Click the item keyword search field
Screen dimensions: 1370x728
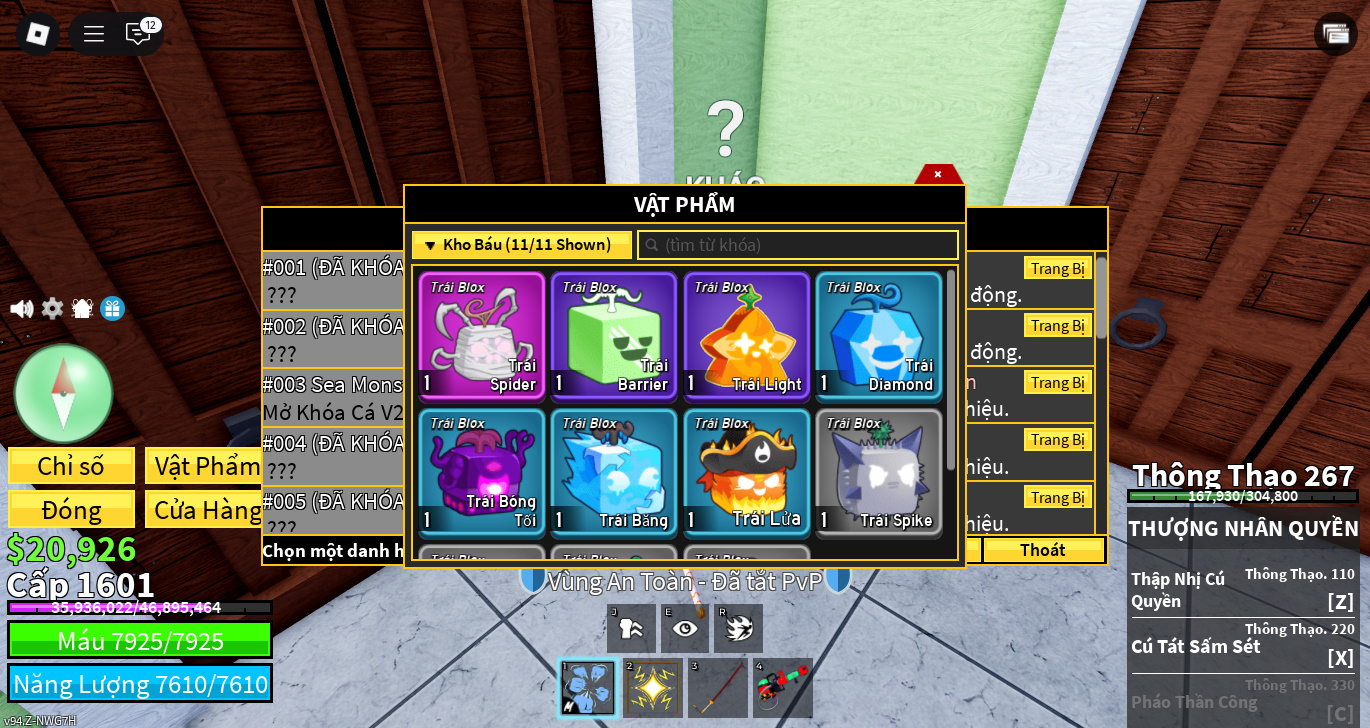point(798,245)
